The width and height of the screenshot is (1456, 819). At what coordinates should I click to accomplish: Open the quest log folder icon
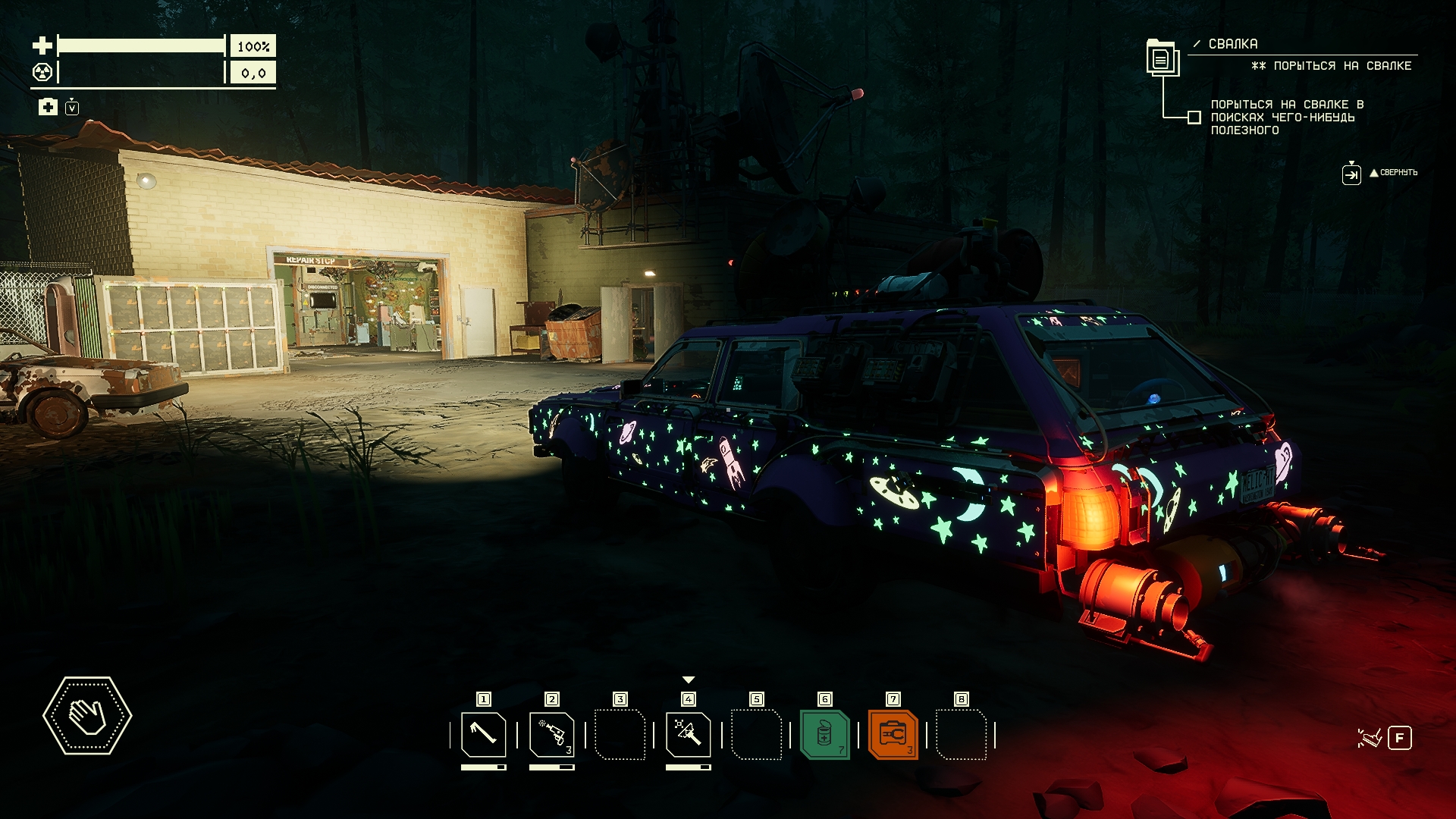tap(1161, 57)
